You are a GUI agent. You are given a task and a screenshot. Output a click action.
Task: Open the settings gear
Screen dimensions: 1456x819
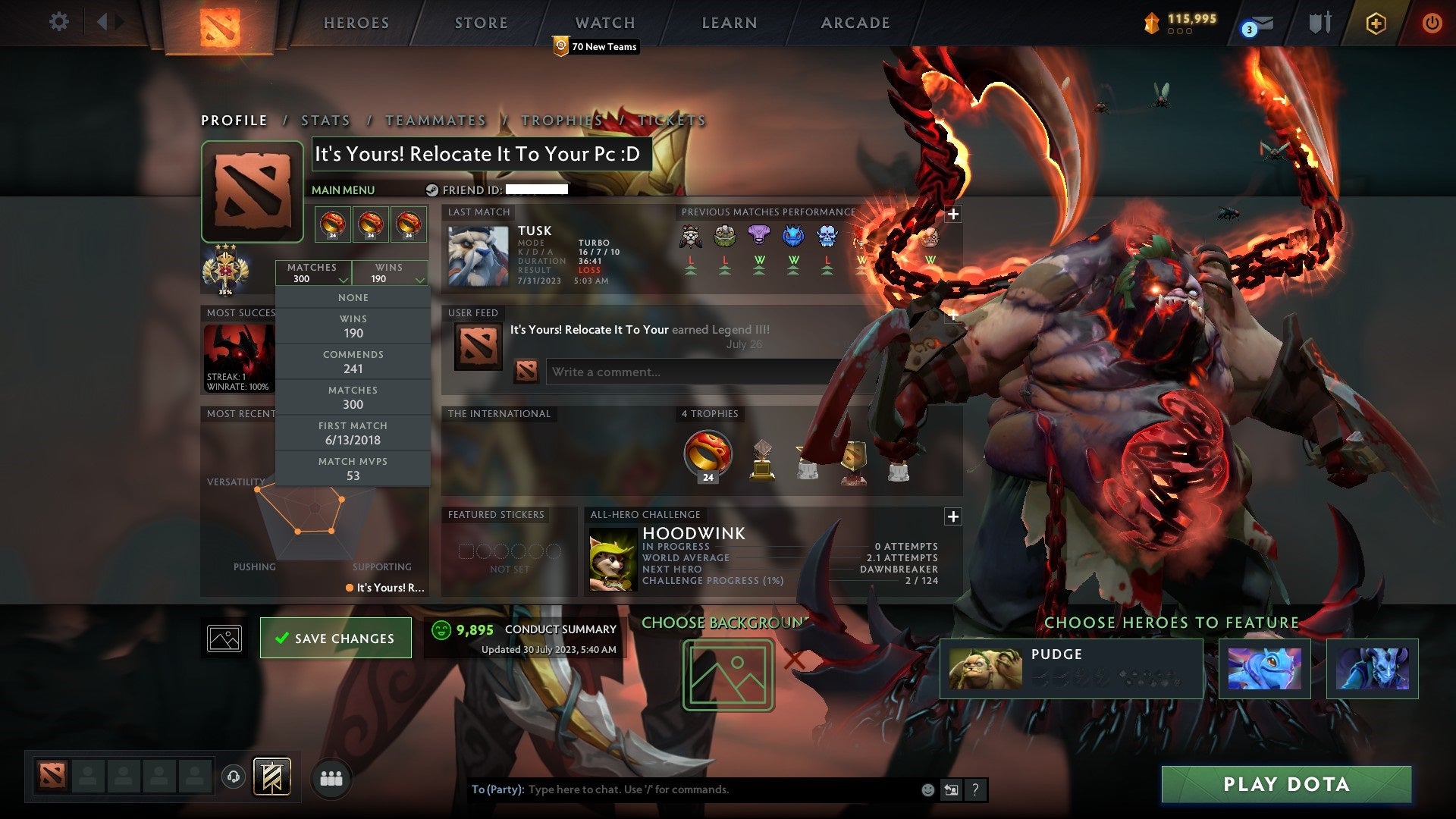pyautogui.click(x=58, y=23)
